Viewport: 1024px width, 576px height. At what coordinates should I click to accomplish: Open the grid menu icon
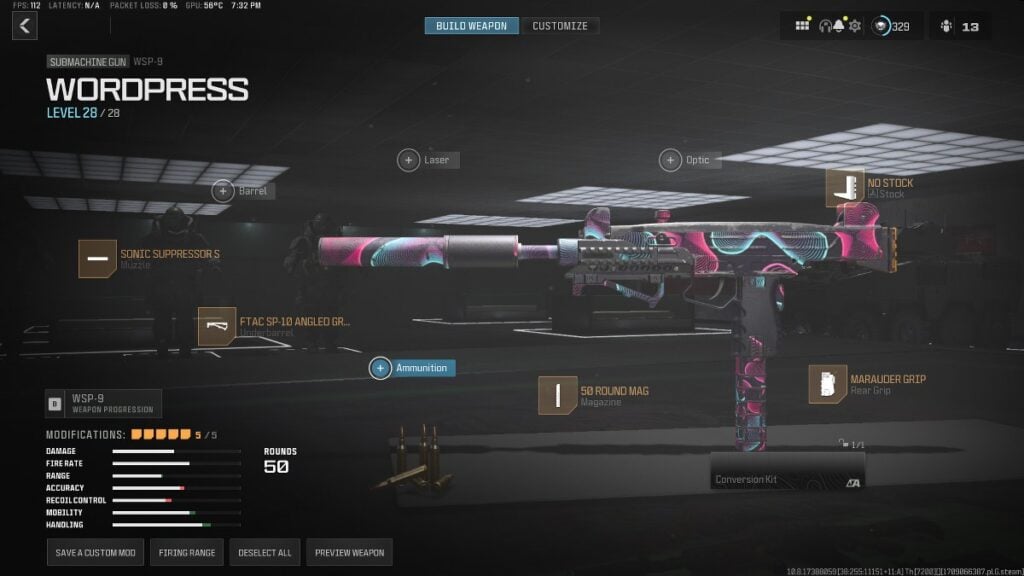coord(802,26)
